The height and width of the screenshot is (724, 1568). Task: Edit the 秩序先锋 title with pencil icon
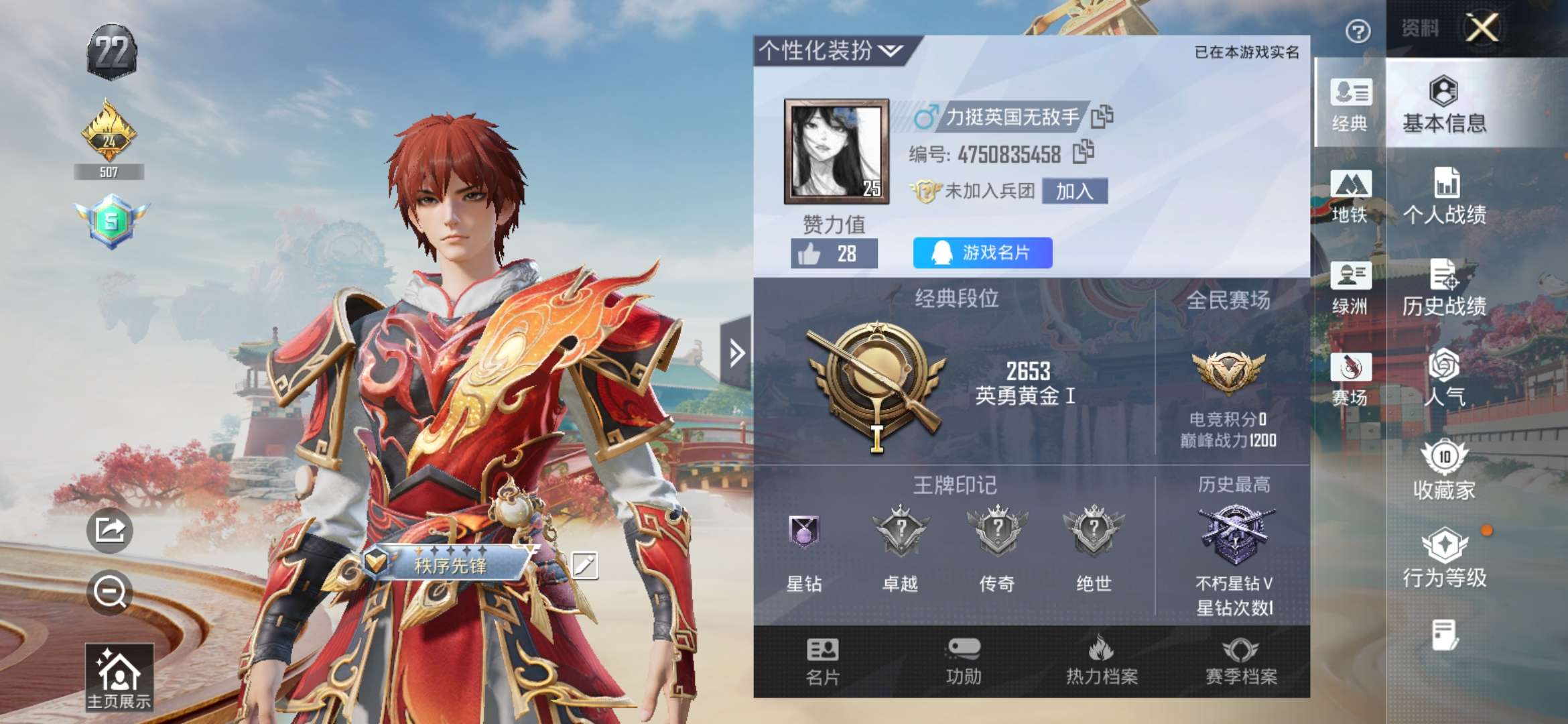tap(584, 565)
